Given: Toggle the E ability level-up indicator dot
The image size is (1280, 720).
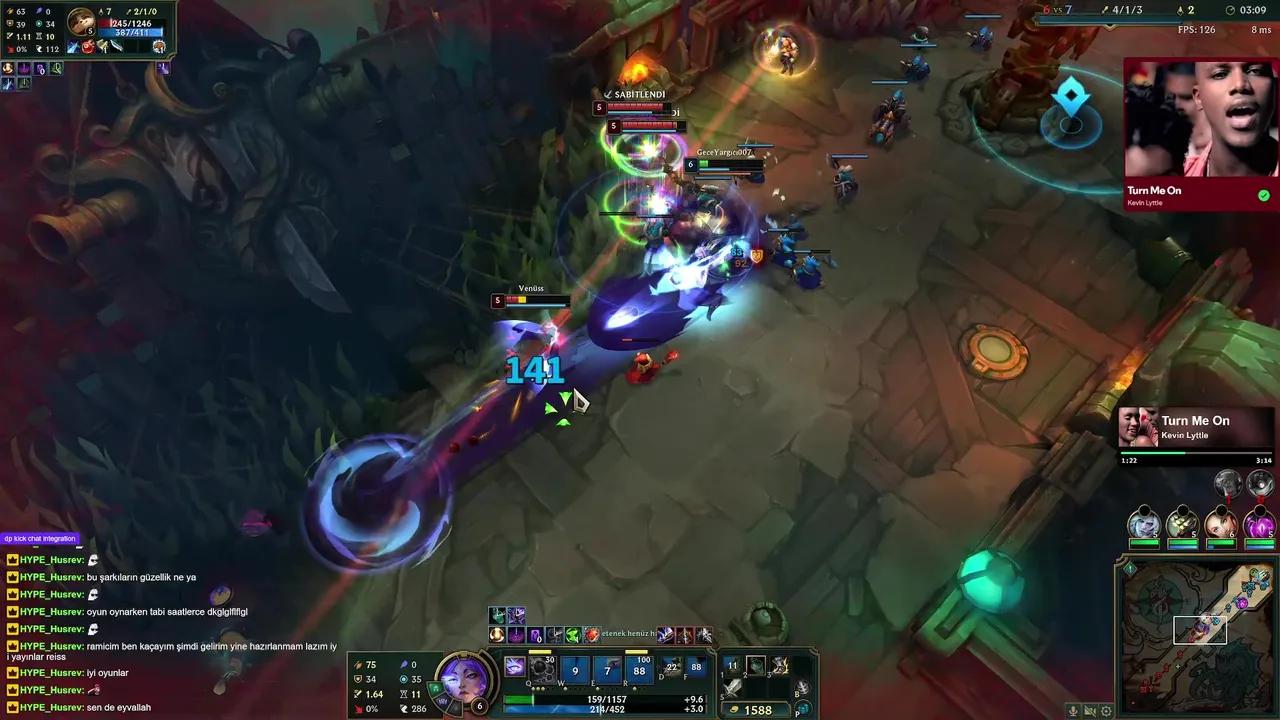Looking at the screenshot, I should (x=598, y=688).
